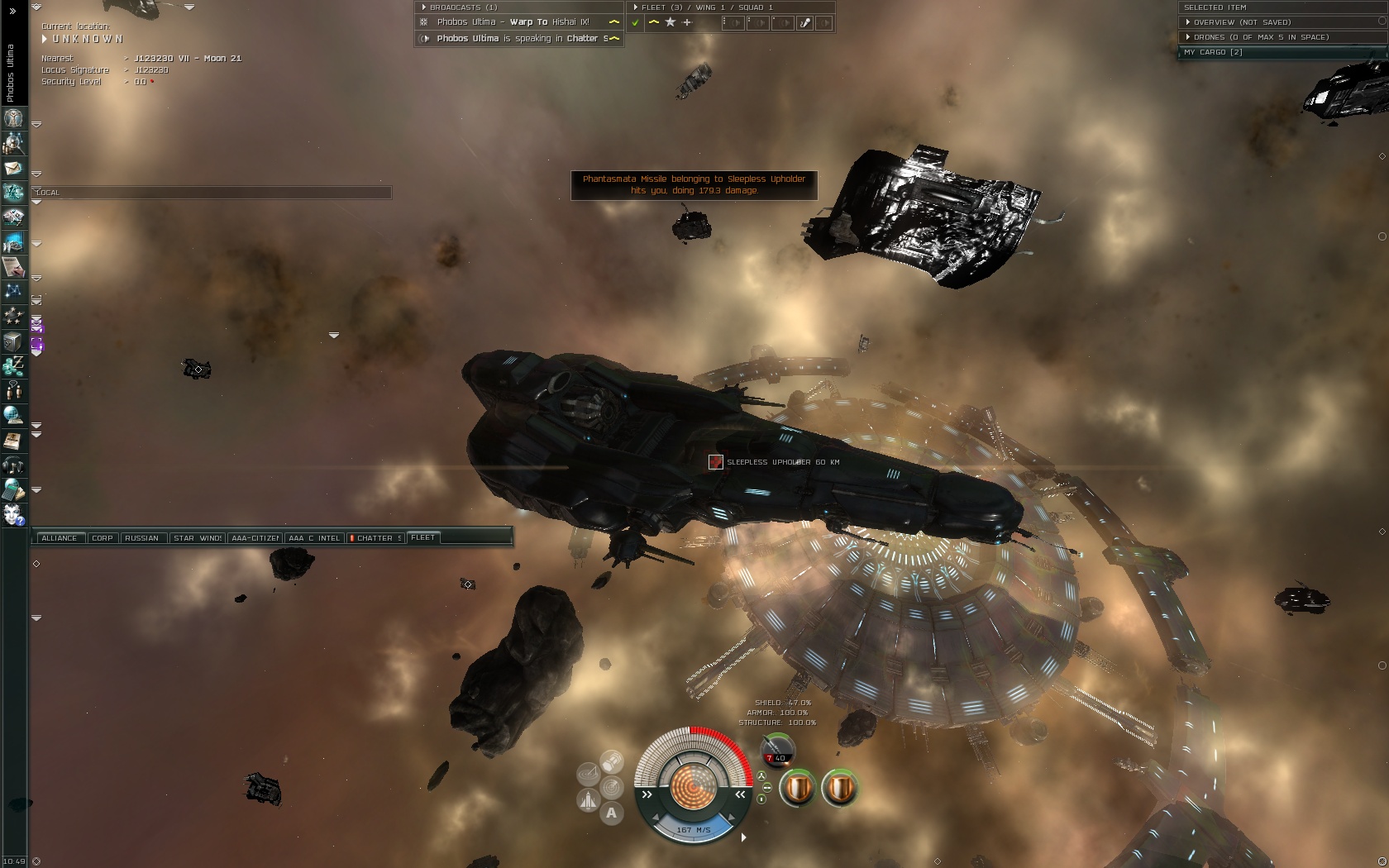Screen dimensions: 1389x868
Task: Activate the missile launcher module
Action: click(x=776, y=748)
